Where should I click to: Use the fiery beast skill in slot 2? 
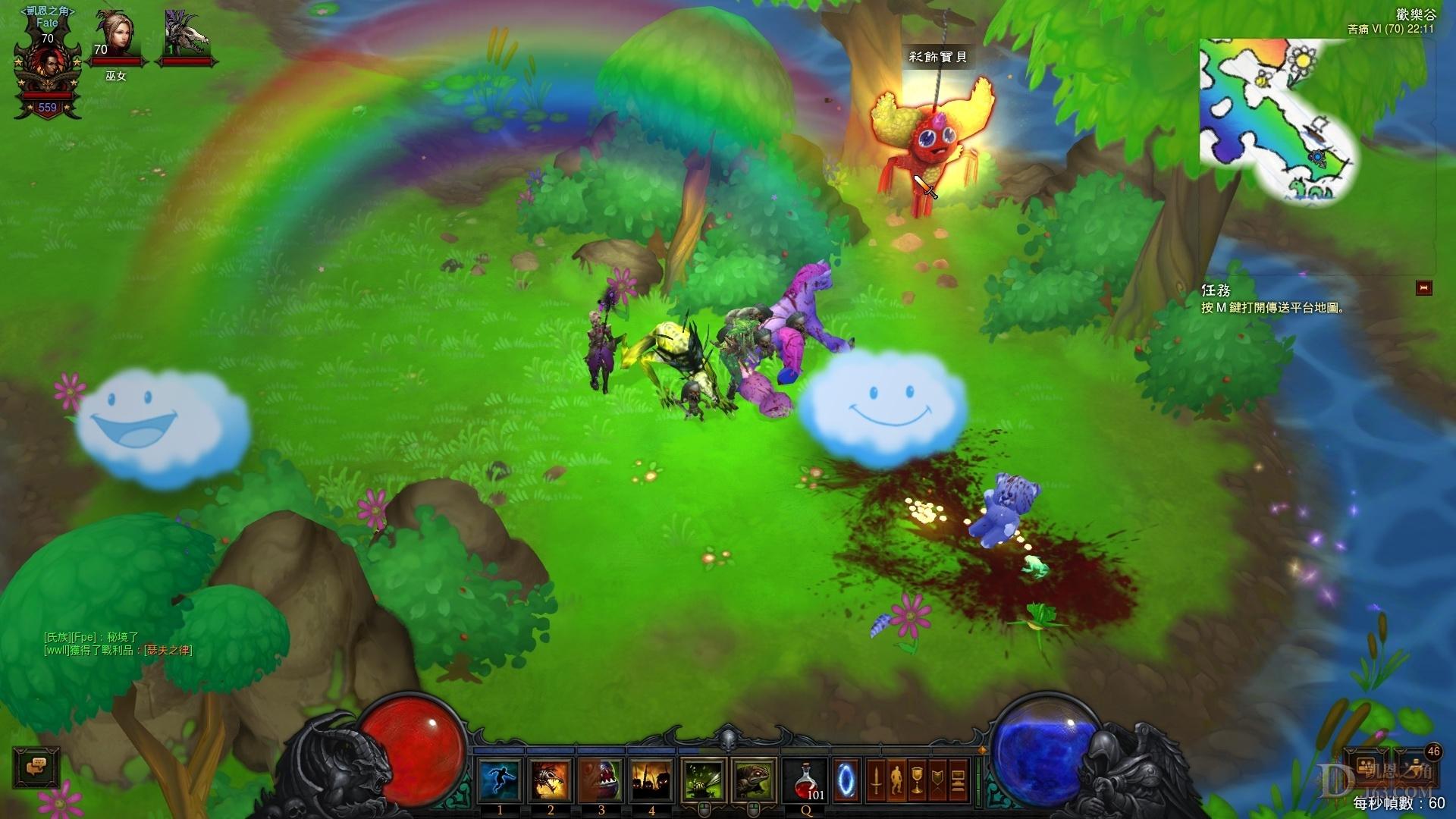(551, 780)
